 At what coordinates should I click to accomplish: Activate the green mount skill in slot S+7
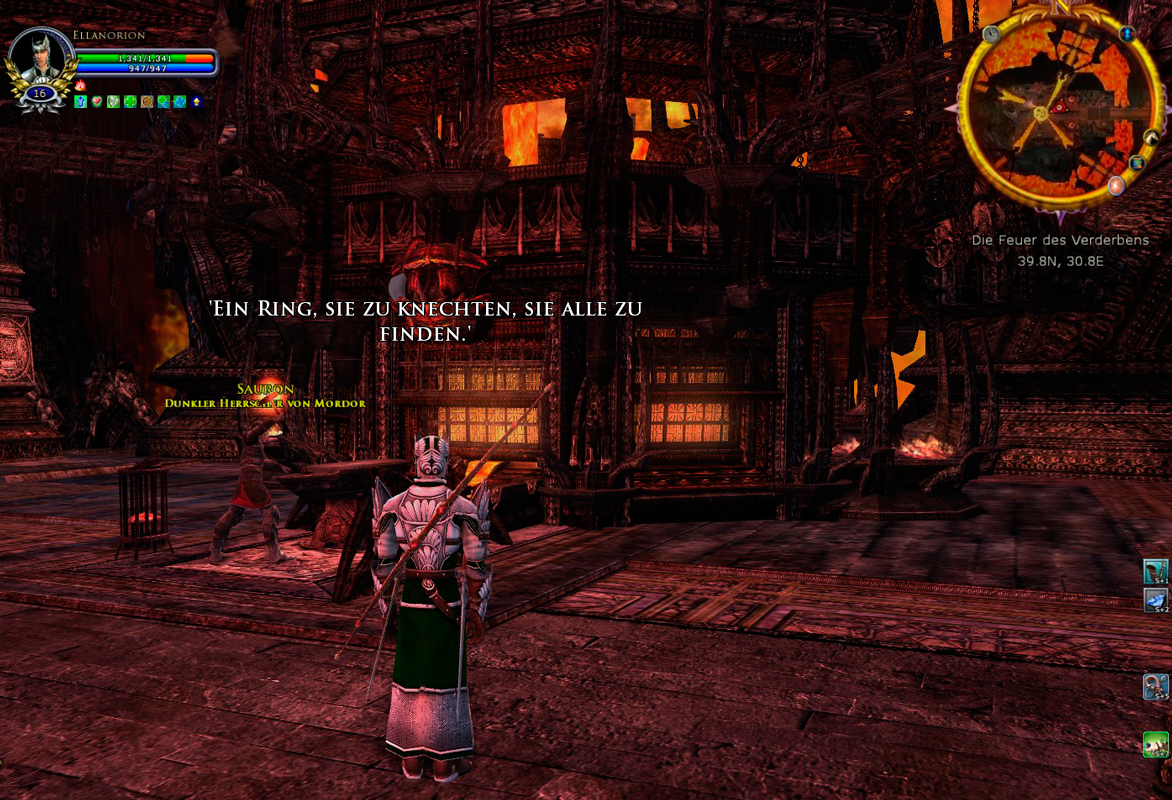(x=1156, y=745)
